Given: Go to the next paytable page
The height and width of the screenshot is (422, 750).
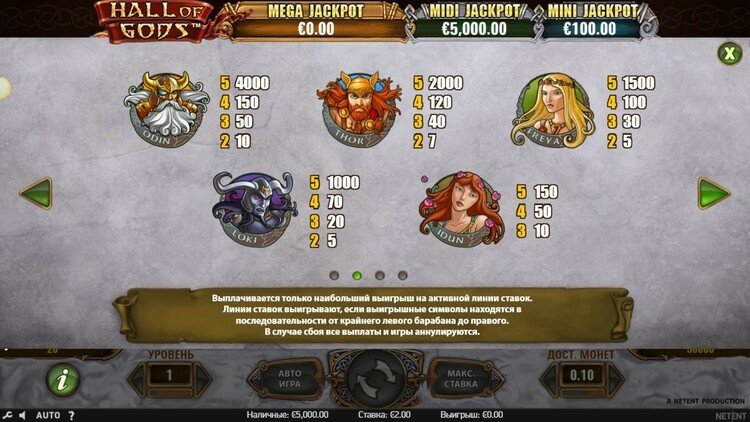Looking at the screenshot, I should (x=714, y=193).
